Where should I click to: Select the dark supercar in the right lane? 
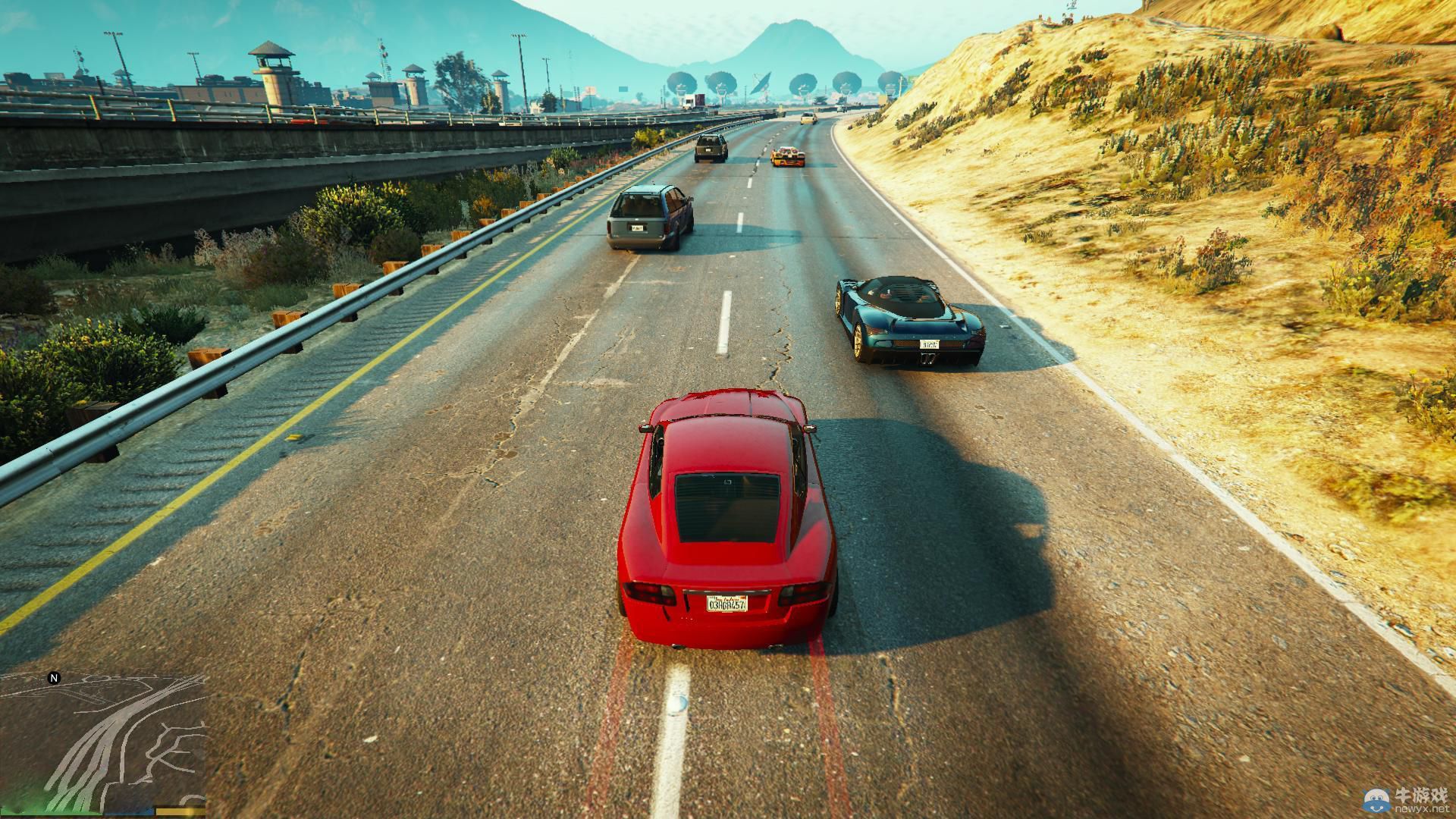tap(906, 318)
